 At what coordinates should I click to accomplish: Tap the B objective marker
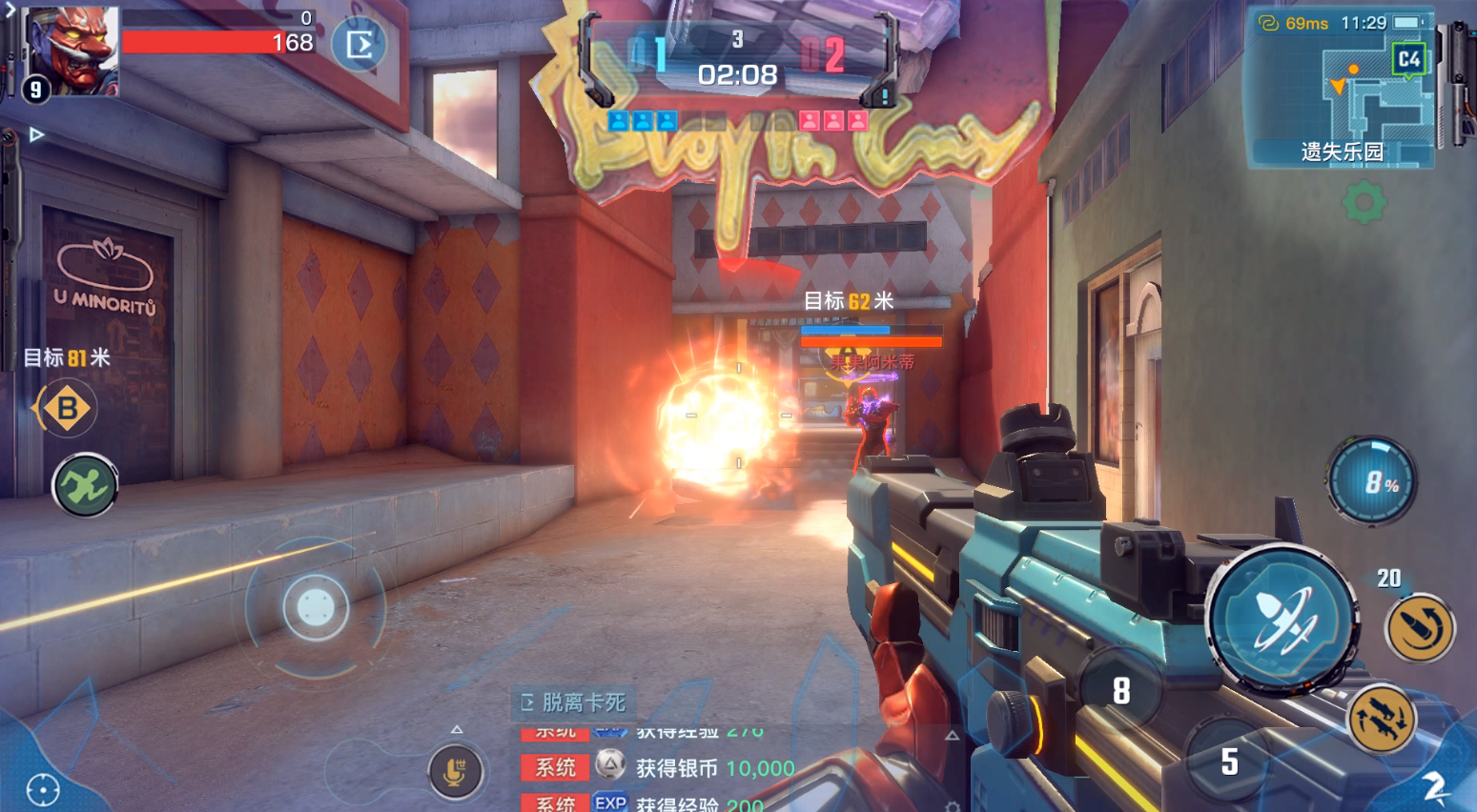pyautogui.click(x=66, y=409)
